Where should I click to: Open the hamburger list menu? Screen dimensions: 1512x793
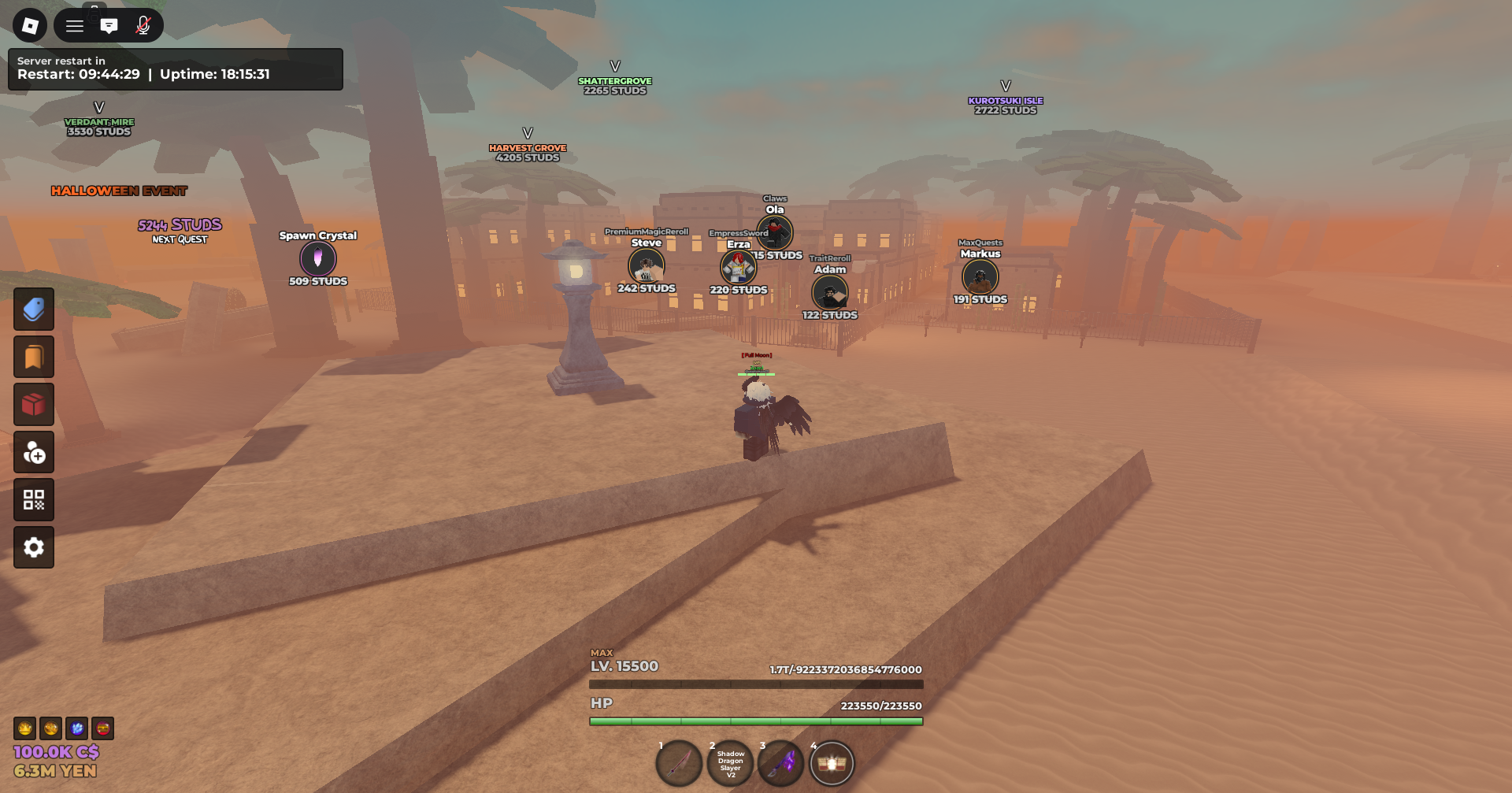75,26
